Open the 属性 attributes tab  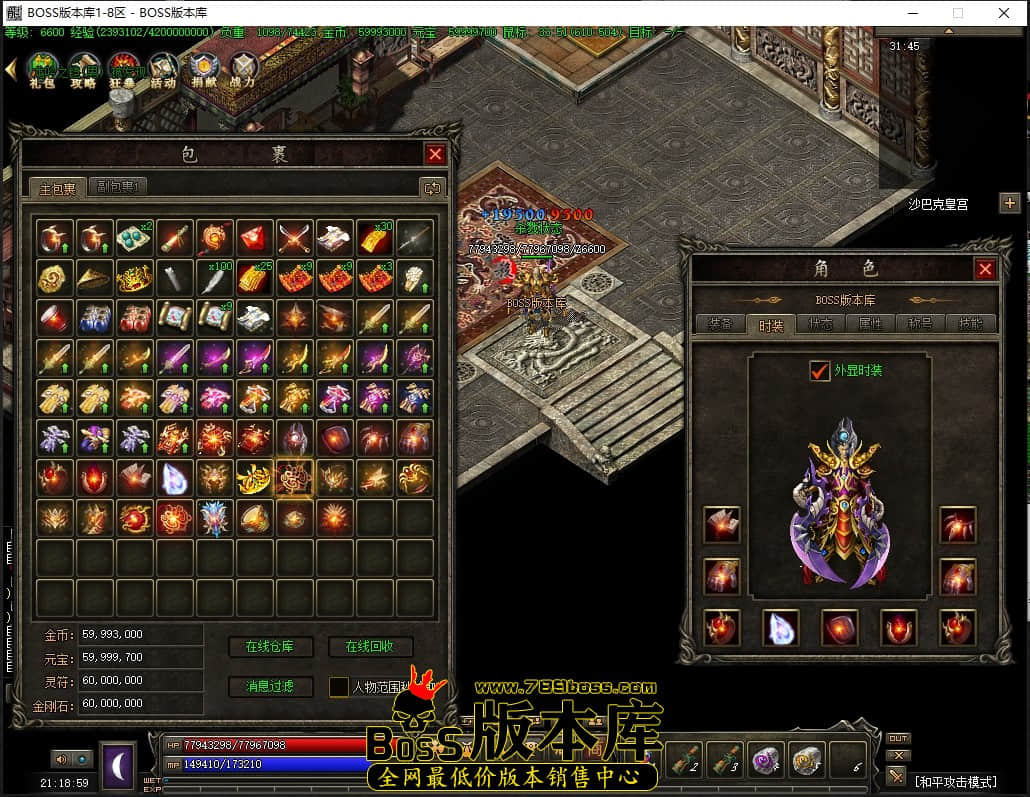(x=870, y=324)
